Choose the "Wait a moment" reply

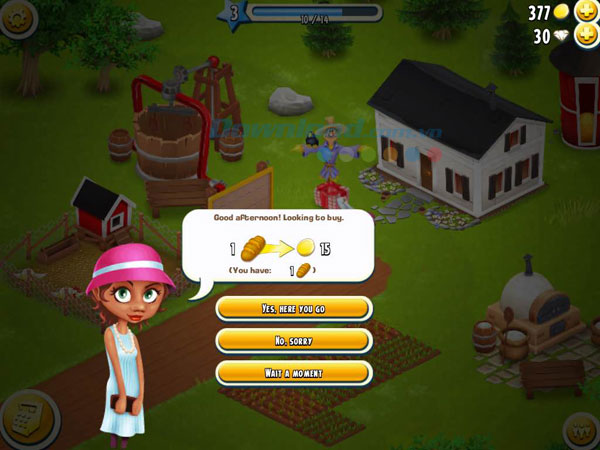pyautogui.click(x=294, y=373)
